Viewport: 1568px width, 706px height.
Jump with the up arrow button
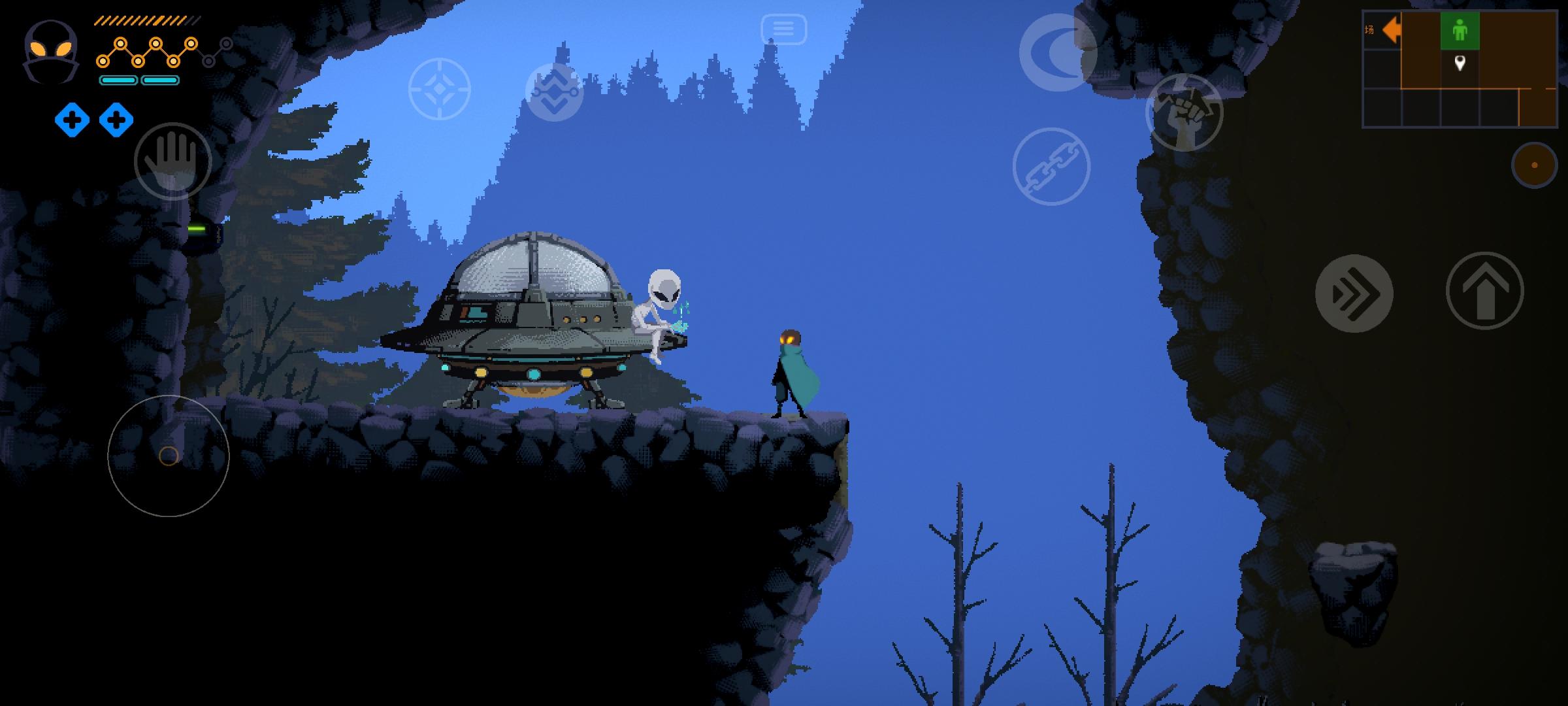tap(1484, 291)
